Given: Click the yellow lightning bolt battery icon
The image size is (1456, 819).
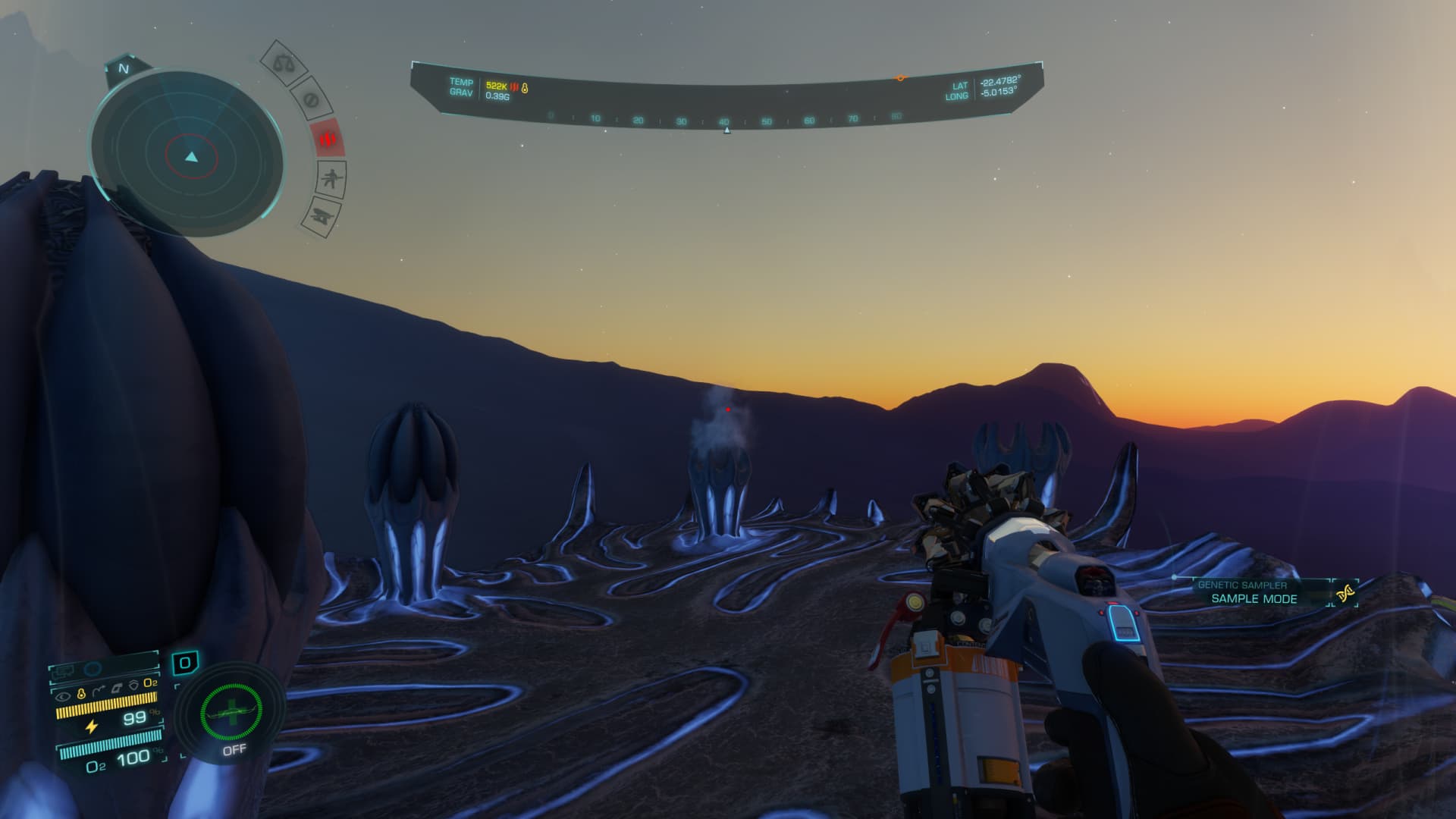Looking at the screenshot, I should tap(91, 726).
